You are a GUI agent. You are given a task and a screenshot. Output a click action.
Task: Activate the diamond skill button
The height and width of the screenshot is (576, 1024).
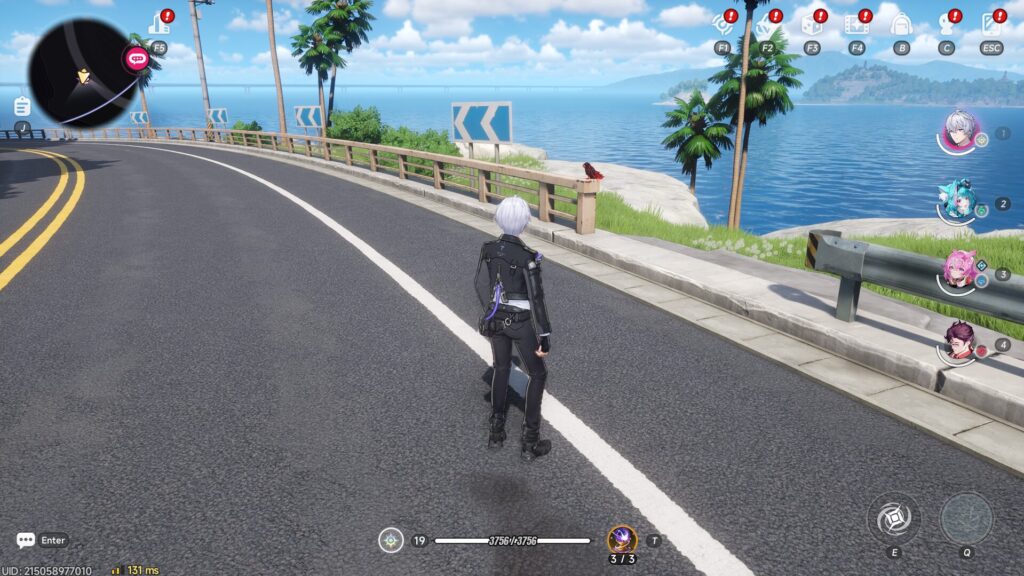tap(893, 518)
